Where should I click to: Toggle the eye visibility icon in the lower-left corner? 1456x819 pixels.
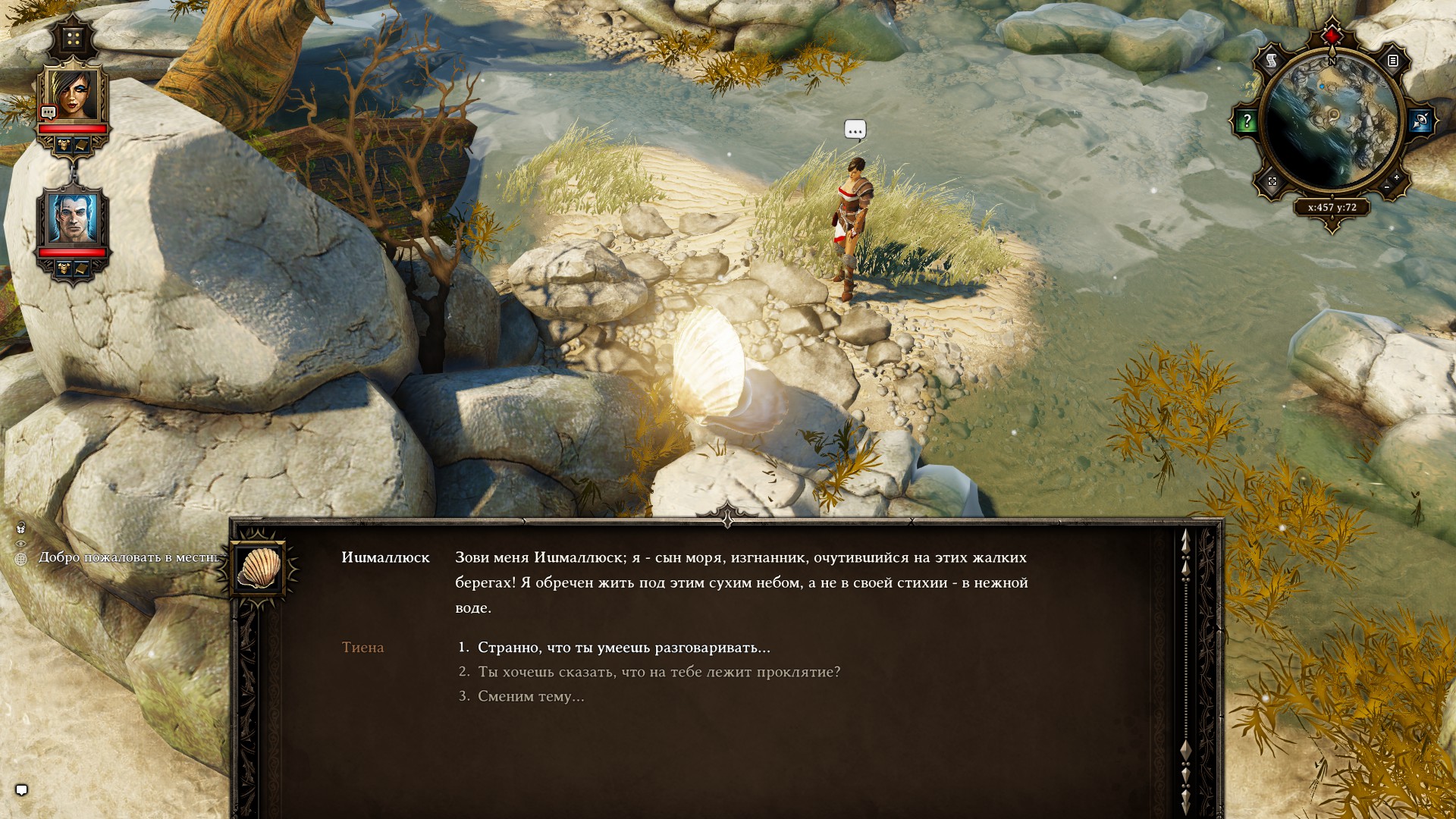pyautogui.click(x=20, y=544)
